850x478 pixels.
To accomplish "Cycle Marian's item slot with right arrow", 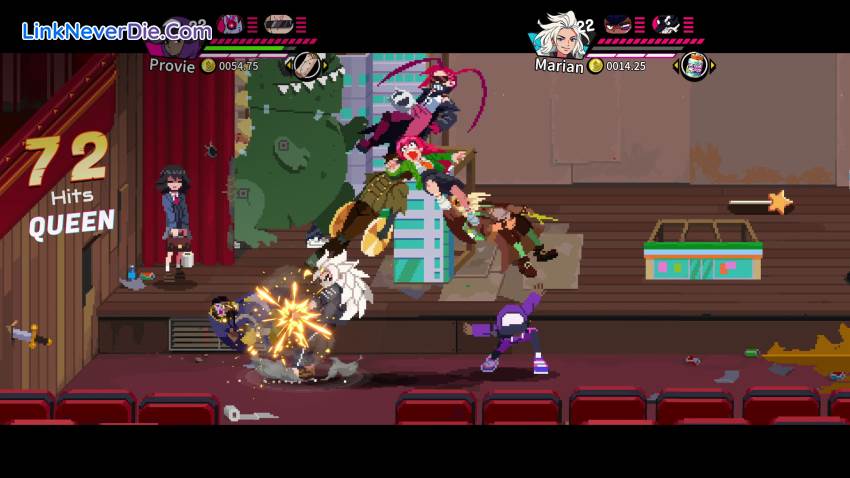I will [713, 66].
